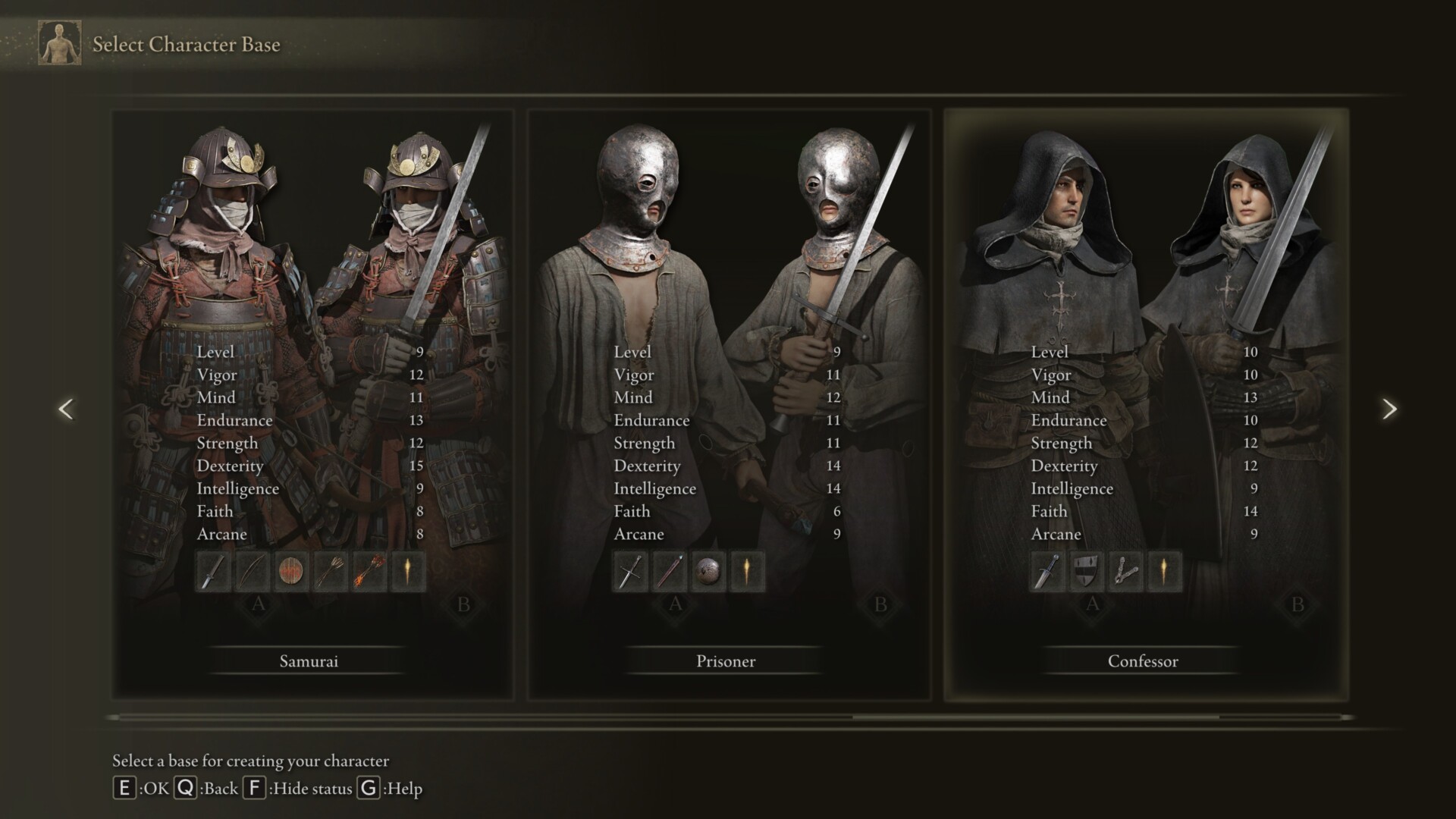The image size is (1456, 819).
Task: Select the Prisoner's staff icon
Action: click(669, 572)
